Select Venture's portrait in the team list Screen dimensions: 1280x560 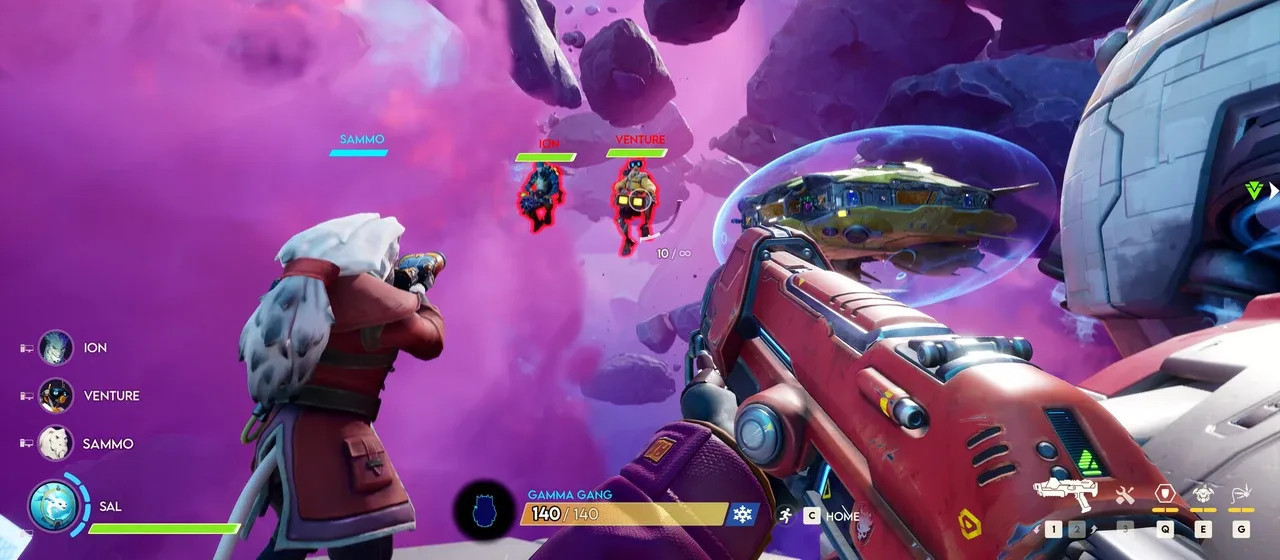point(56,396)
